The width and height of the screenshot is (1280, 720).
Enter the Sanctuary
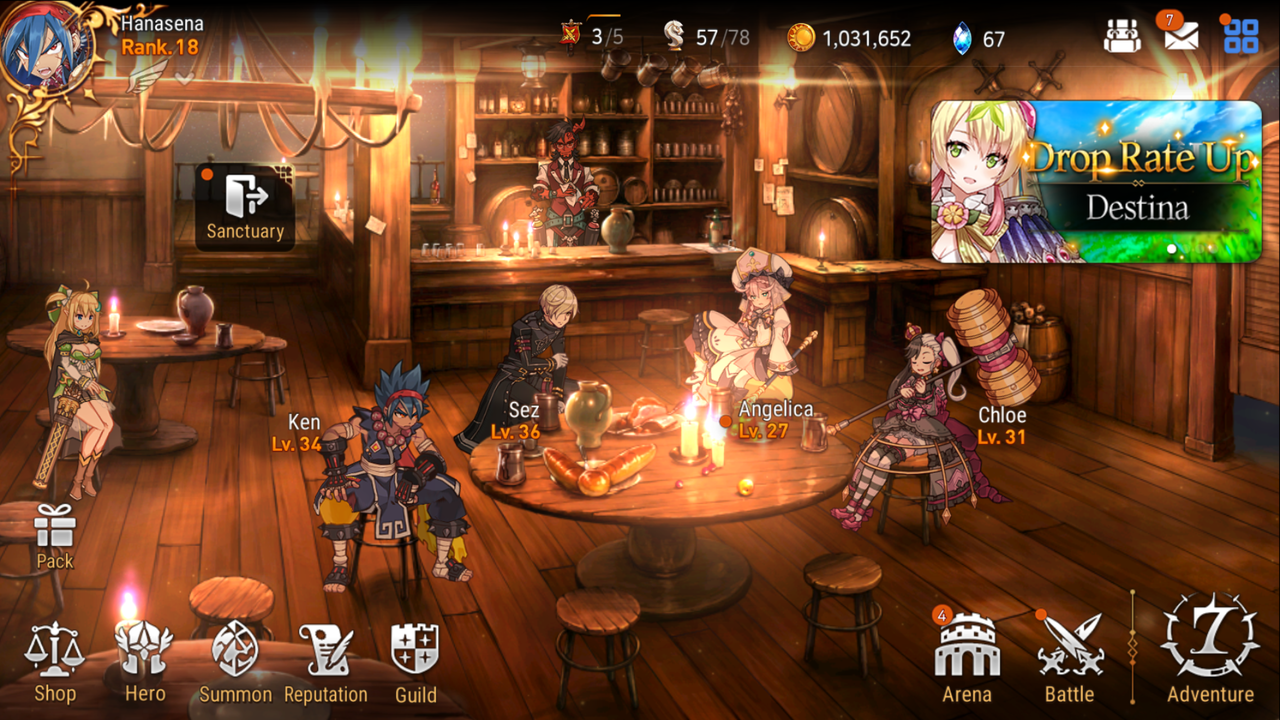tap(245, 206)
